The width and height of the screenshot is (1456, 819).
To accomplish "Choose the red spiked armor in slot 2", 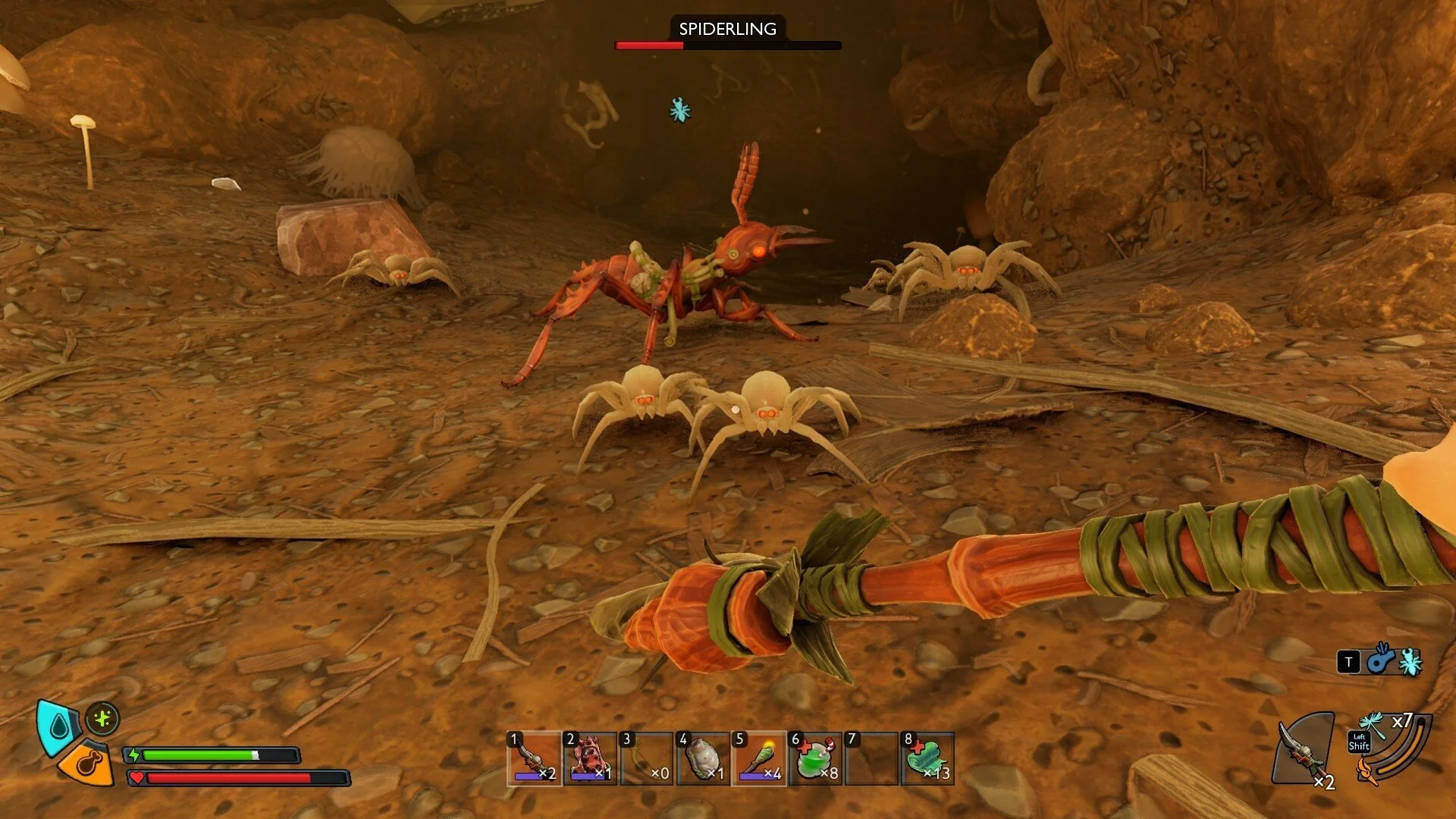I will click(590, 758).
